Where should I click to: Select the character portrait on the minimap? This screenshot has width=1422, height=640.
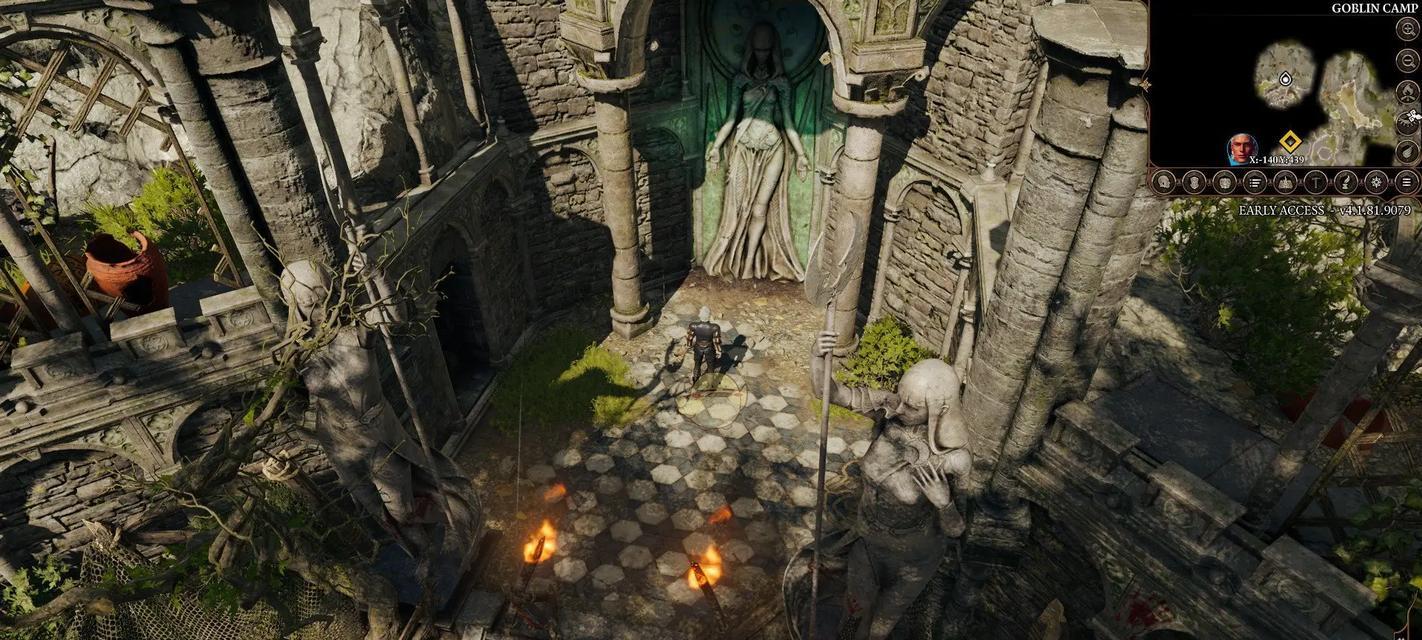tap(1242, 148)
